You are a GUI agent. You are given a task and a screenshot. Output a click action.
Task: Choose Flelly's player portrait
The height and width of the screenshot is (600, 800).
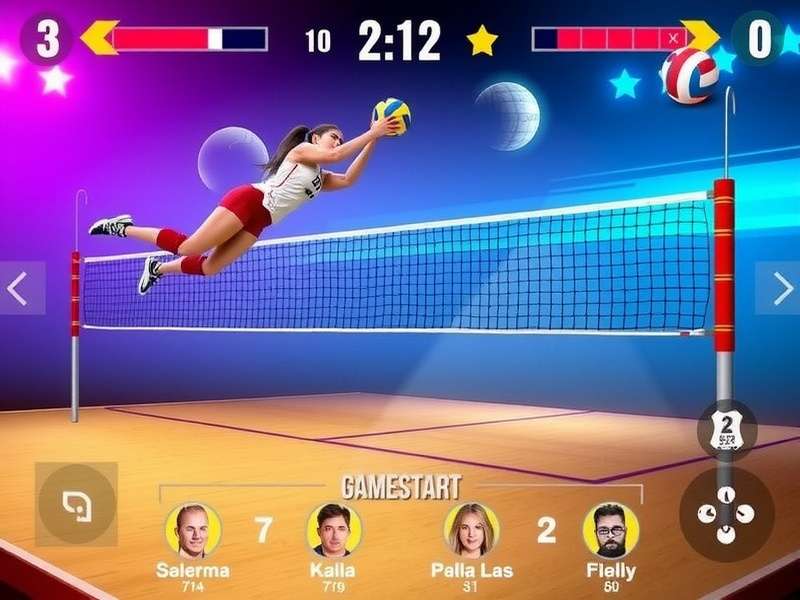tap(611, 530)
